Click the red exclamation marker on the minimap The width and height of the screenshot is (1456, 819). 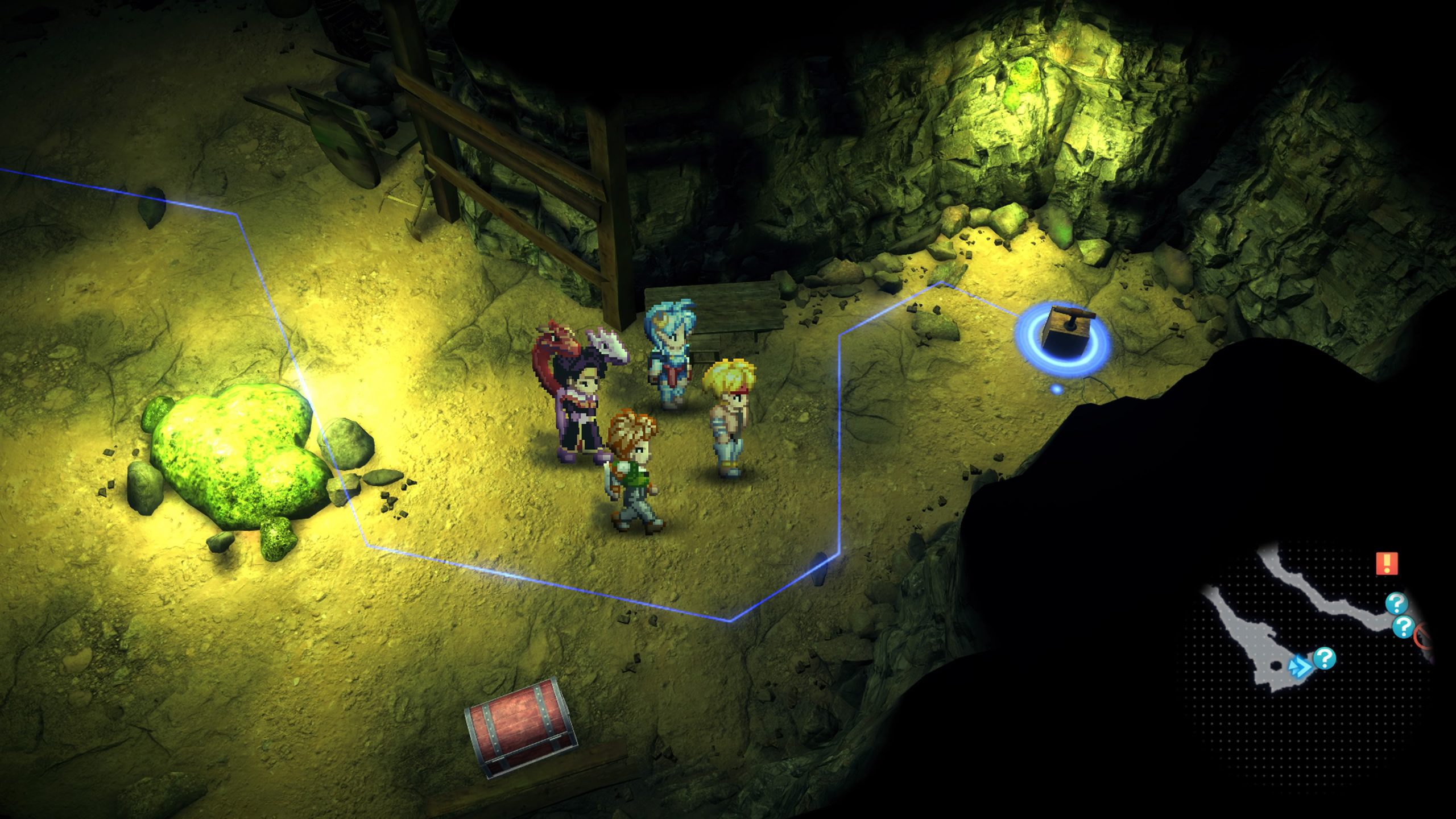pyautogui.click(x=1387, y=563)
